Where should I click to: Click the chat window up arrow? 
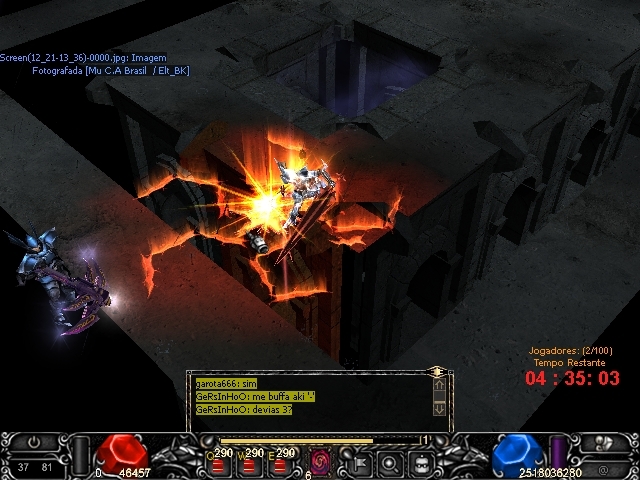(439, 385)
